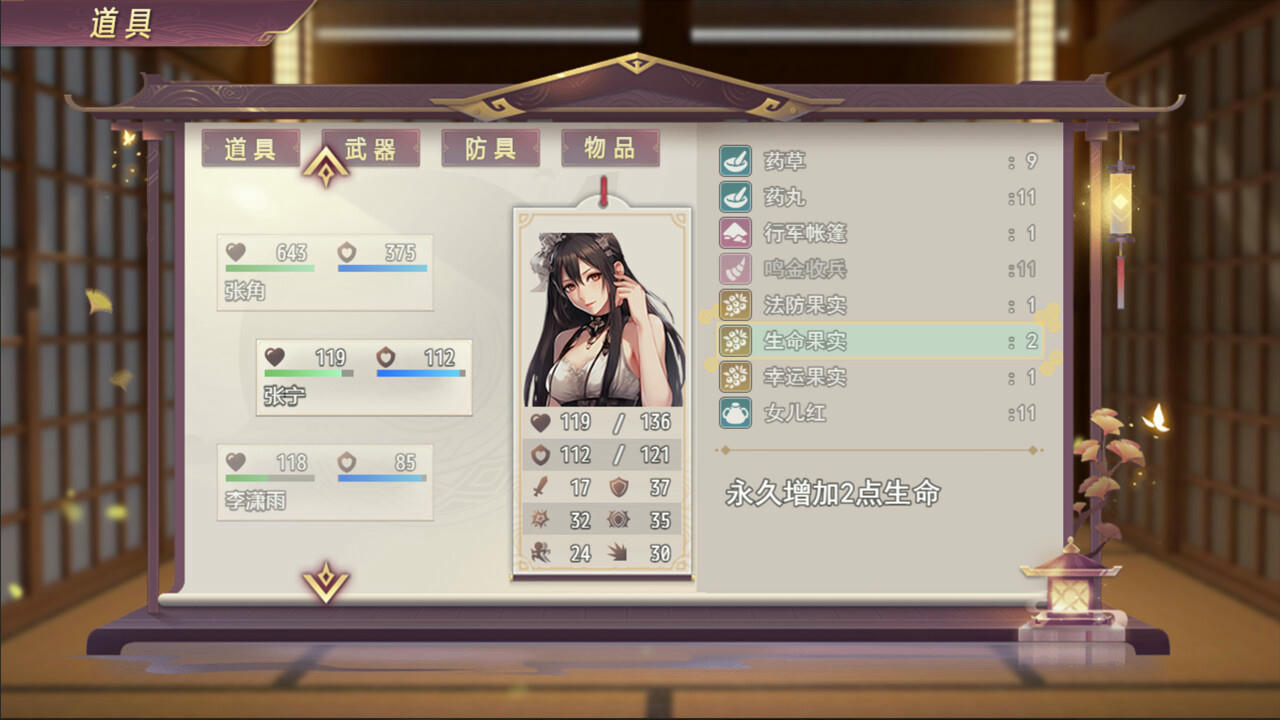Select the fruit icon next to 法防果实
Viewport: 1280px width, 720px height.
pos(734,305)
